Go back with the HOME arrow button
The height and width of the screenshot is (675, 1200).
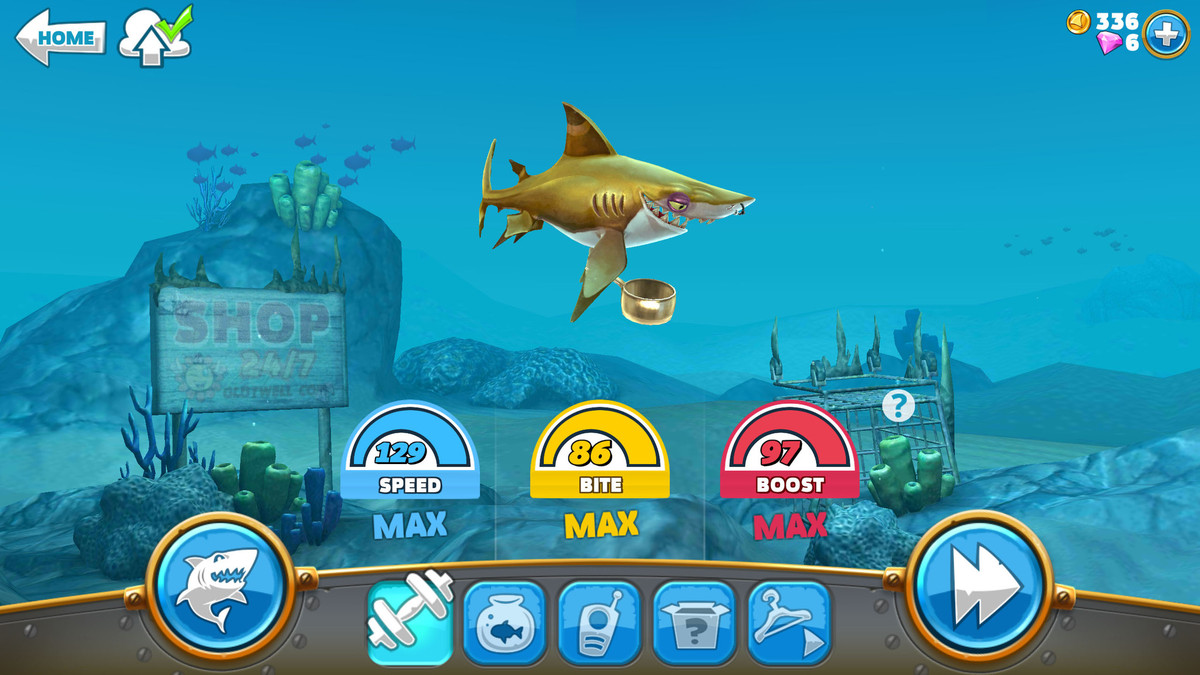(61, 38)
